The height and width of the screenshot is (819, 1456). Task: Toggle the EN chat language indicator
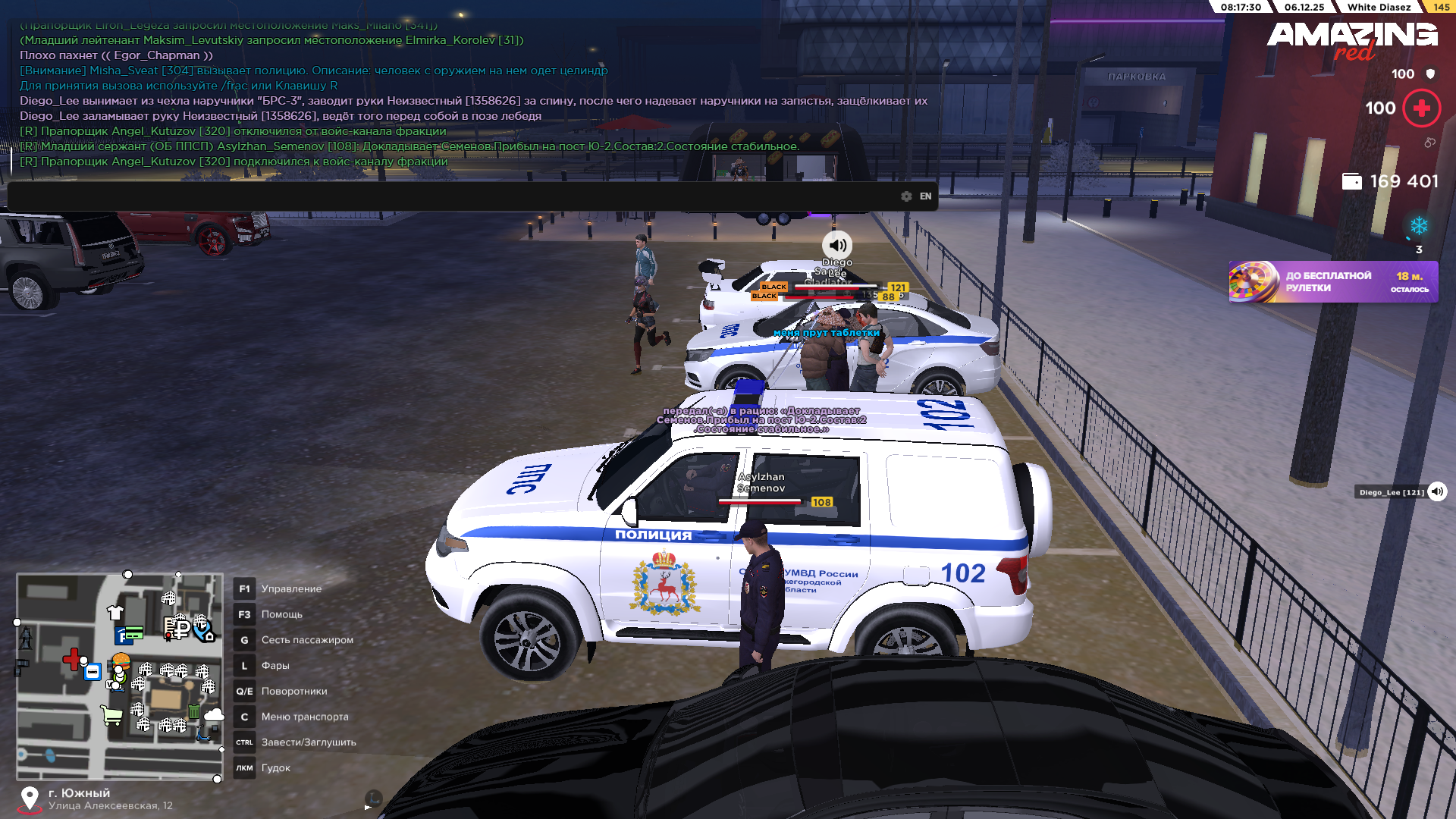pyautogui.click(x=925, y=196)
